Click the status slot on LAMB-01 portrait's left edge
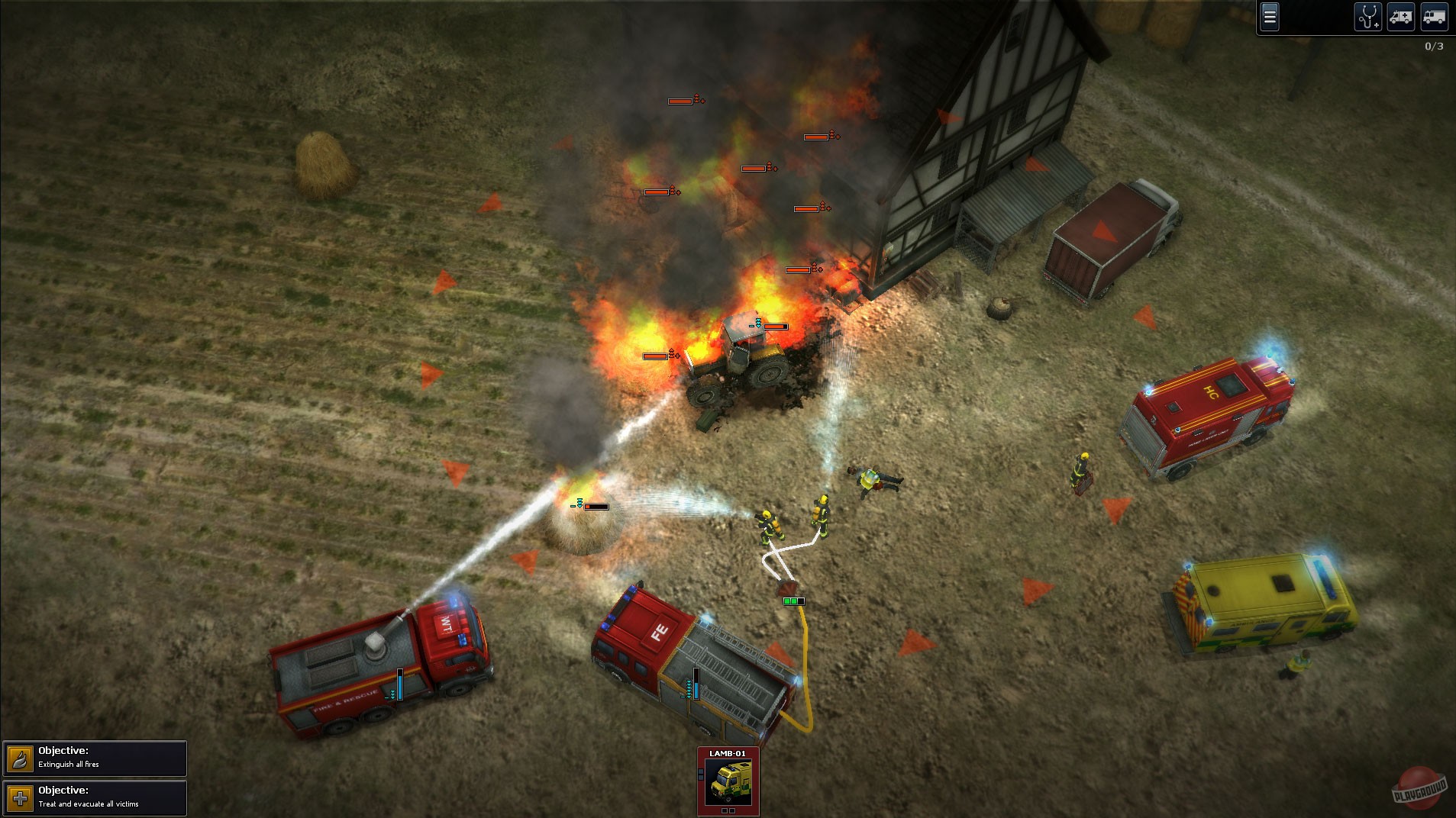Screen dimensions: 1456x818 coord(701,774)
